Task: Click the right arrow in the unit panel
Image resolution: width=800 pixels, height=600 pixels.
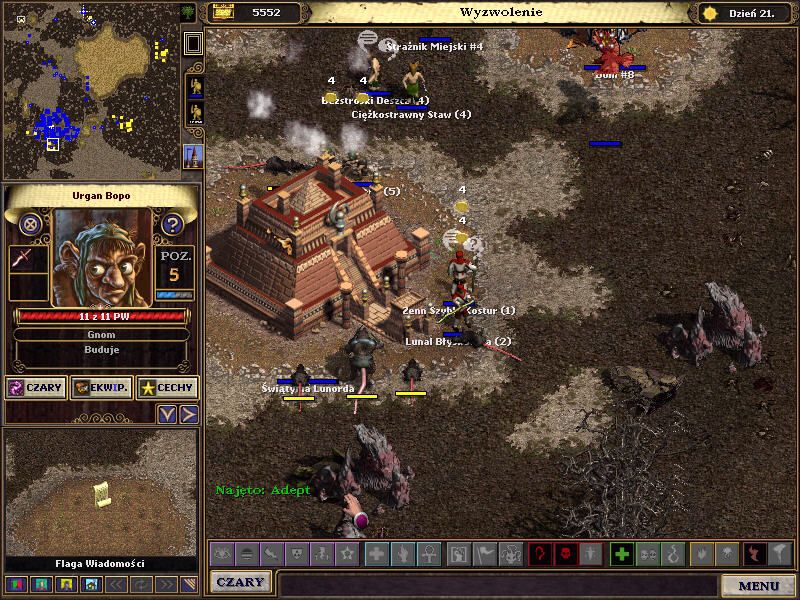Action: coord(188,414)
